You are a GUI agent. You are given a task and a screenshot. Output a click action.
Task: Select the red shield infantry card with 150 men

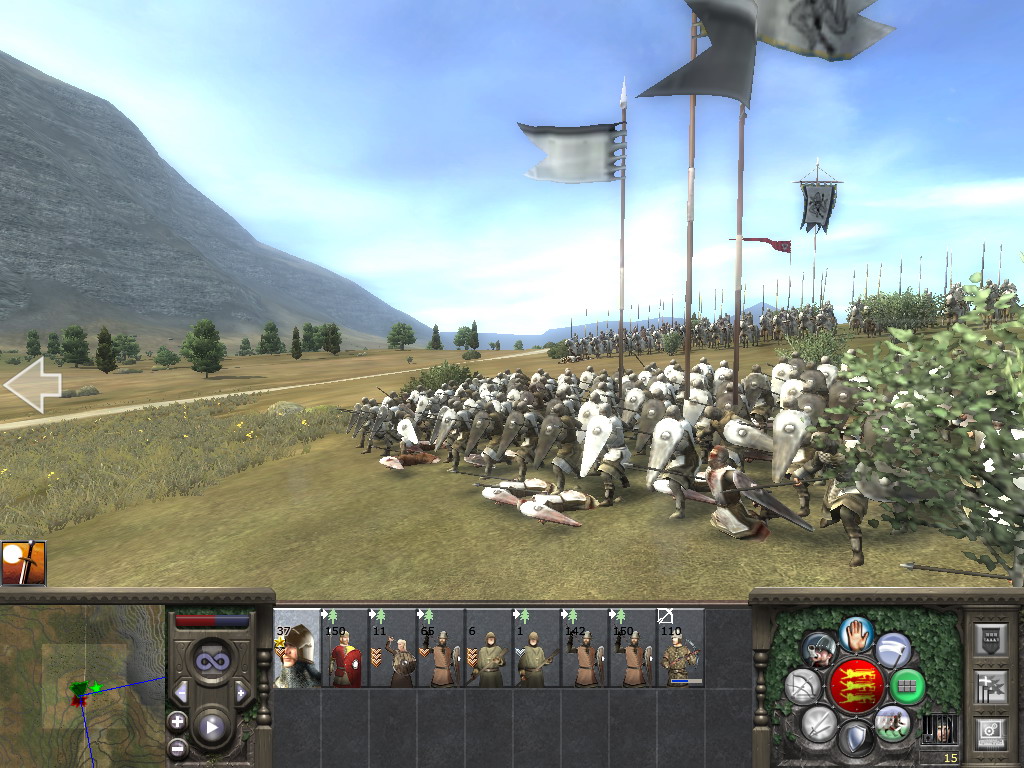coord(345,648)
